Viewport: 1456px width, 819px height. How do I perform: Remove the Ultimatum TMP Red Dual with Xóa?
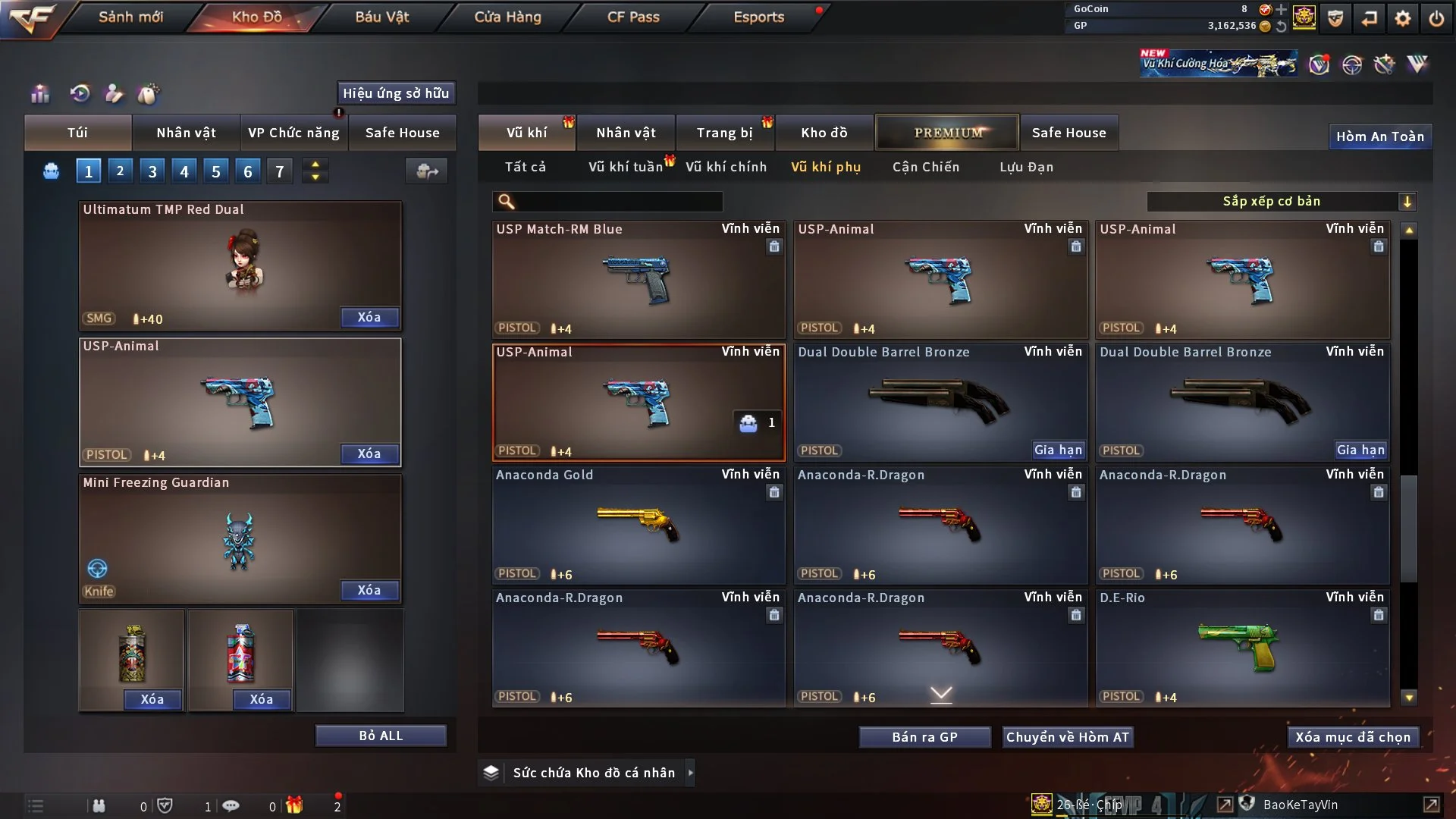pyautogui.click(x=369, y=318)
